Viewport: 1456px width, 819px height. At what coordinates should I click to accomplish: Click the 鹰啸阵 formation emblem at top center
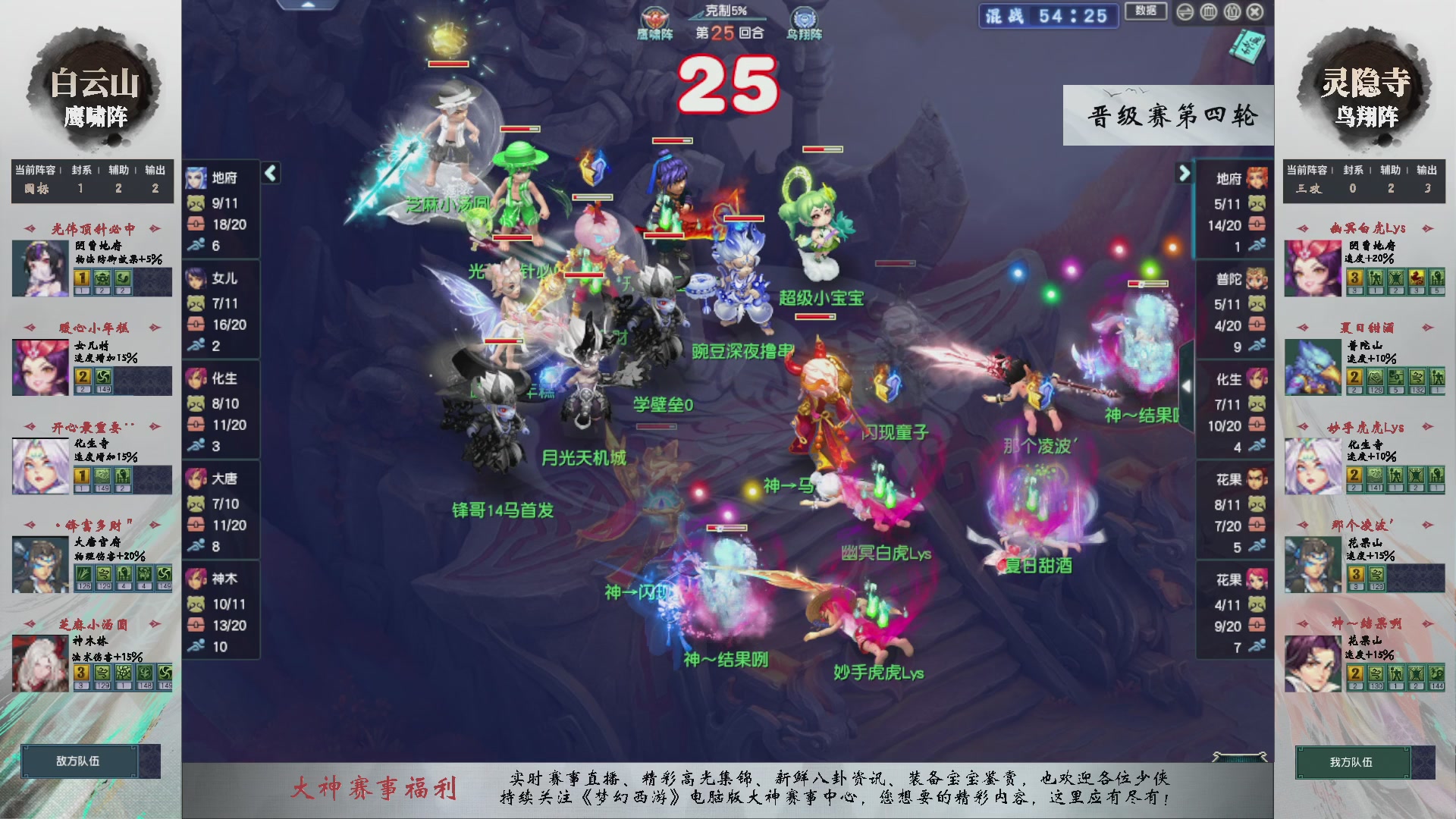tap(654, 17)
